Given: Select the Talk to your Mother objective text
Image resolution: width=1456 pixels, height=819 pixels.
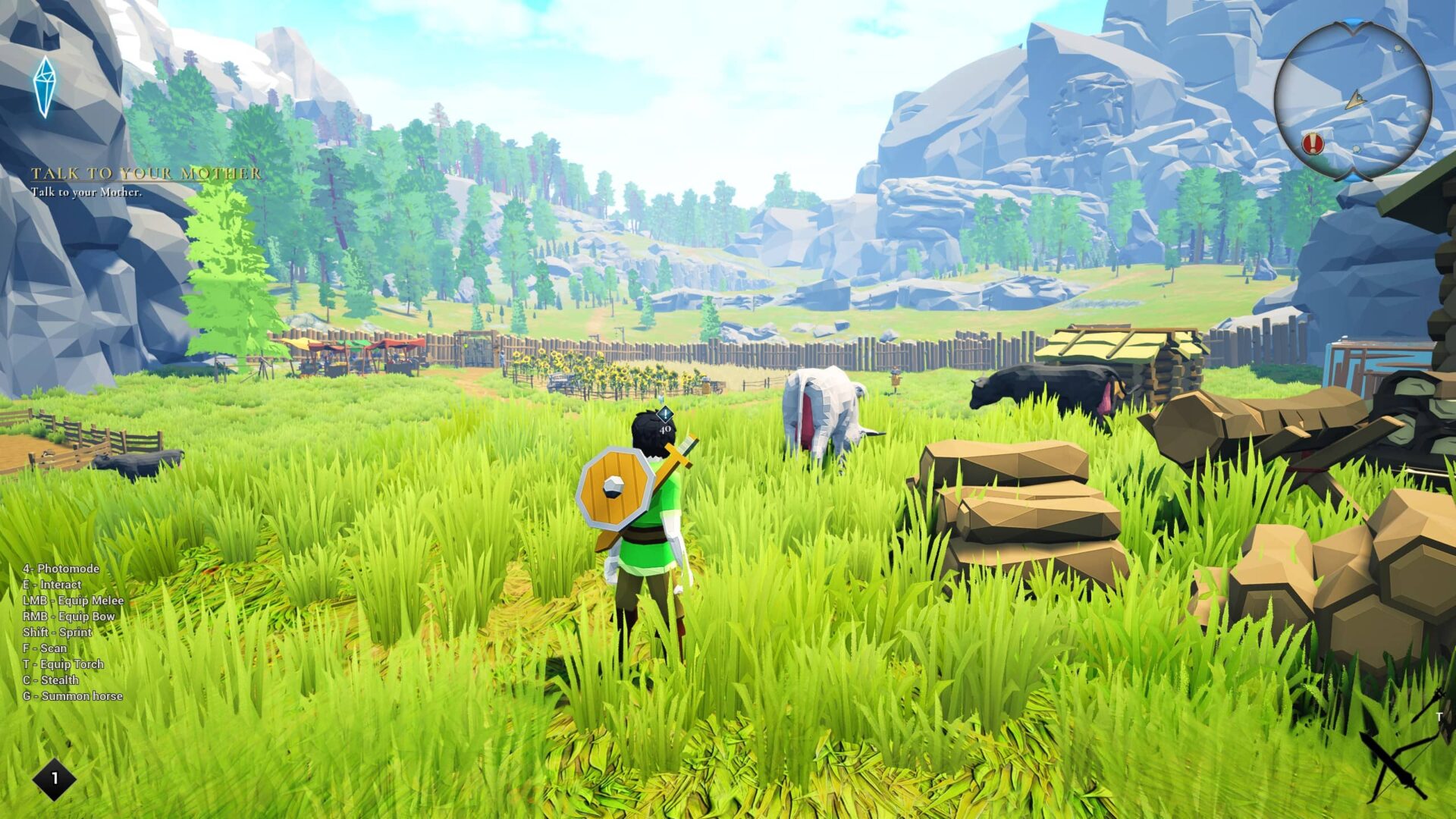Looking at the screenshot, I should (x=86, y=193).
